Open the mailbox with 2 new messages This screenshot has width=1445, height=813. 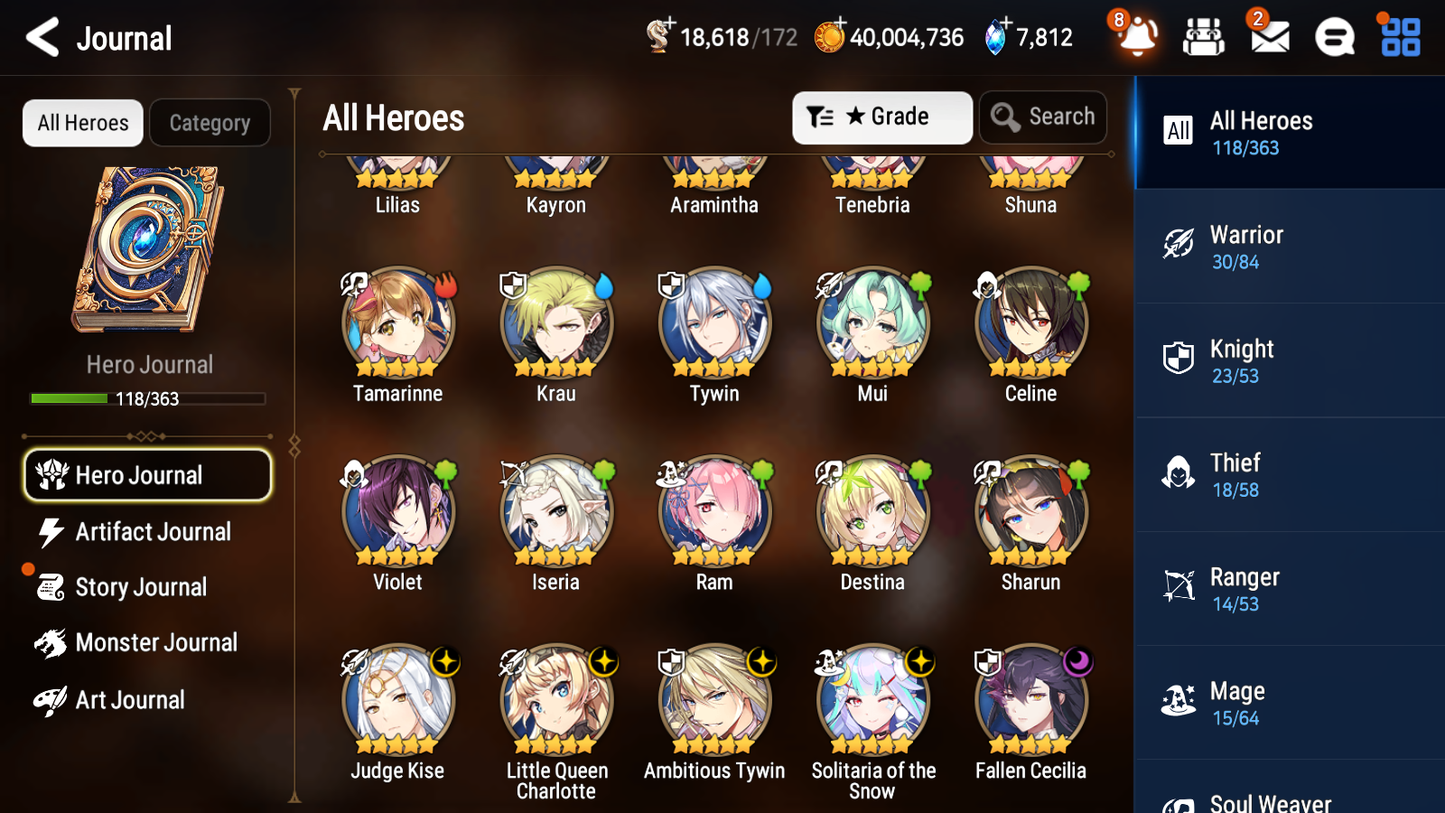click(1269, 36)
